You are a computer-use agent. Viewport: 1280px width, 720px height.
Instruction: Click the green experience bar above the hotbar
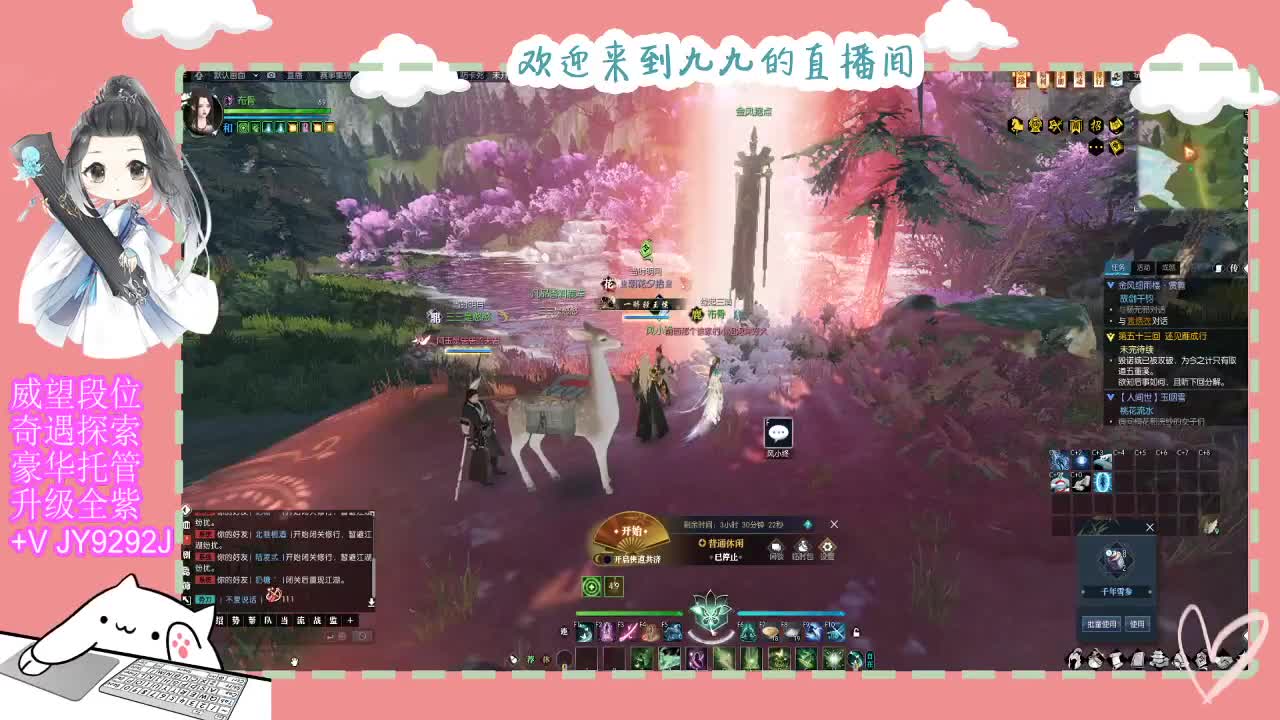[630, 613]
